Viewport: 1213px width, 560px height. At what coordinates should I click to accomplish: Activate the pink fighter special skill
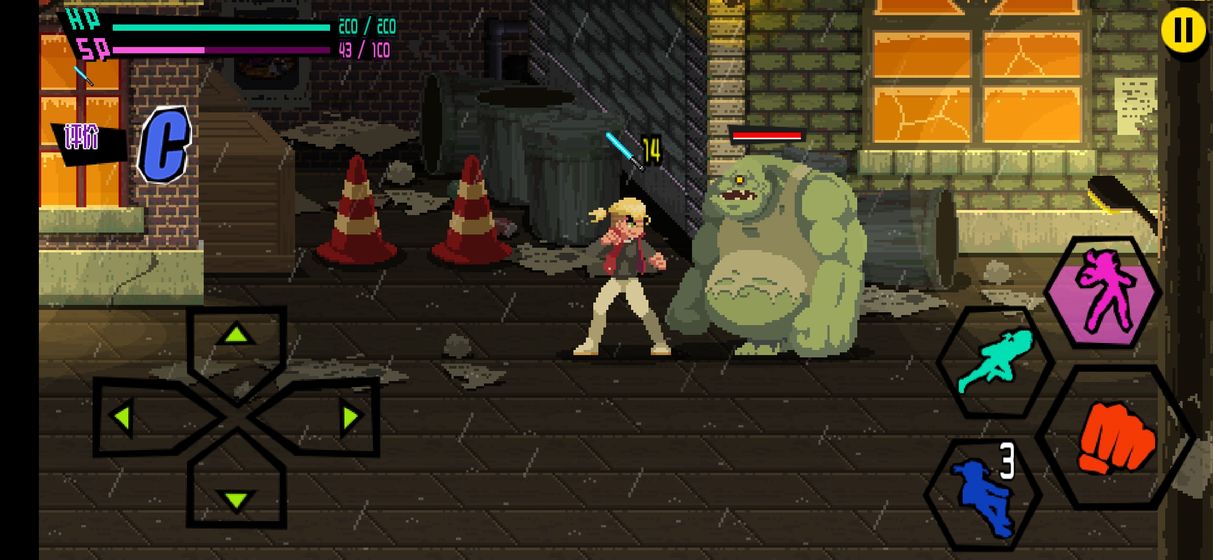coord(1103,292)
